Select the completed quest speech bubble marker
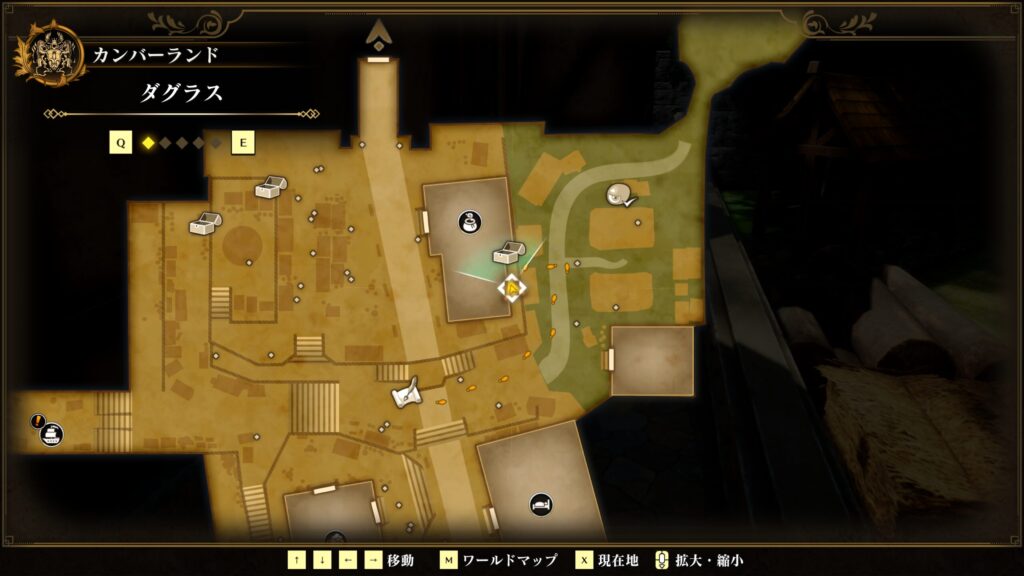The height and width of the screenshot is (576, 1024). (x=621, y=196)
